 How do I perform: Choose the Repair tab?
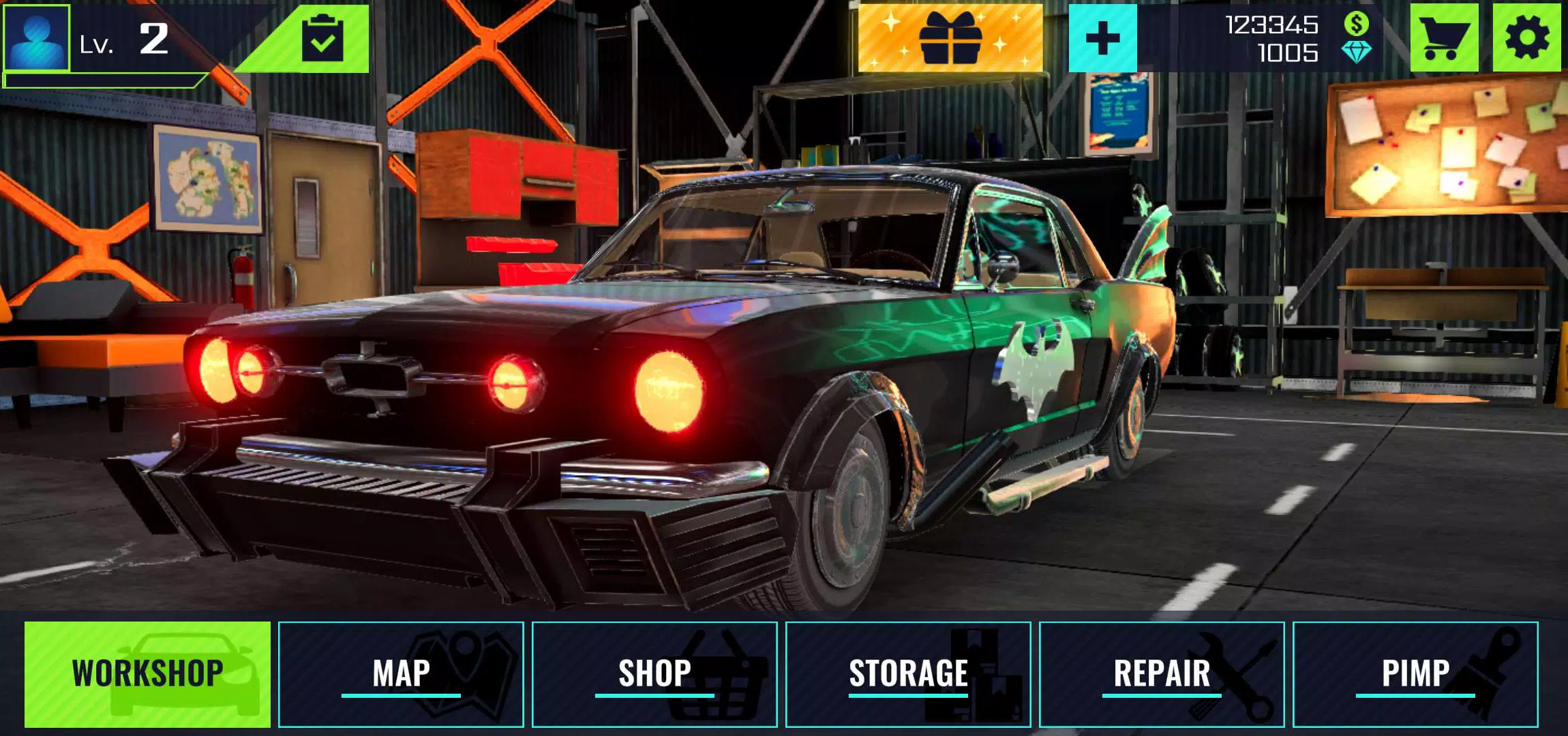point(1162,674)
